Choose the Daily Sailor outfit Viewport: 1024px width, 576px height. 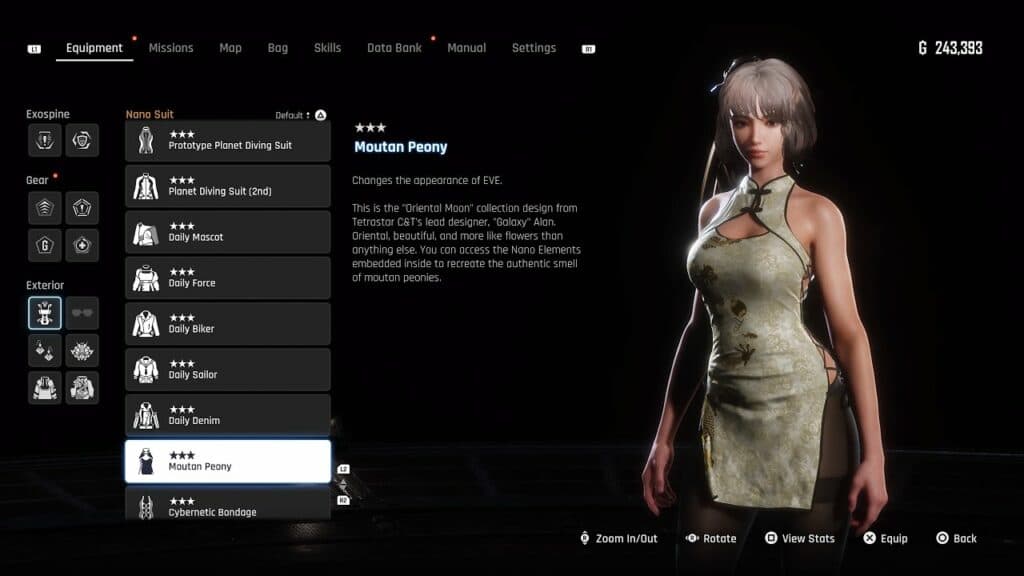click(228, 371)
